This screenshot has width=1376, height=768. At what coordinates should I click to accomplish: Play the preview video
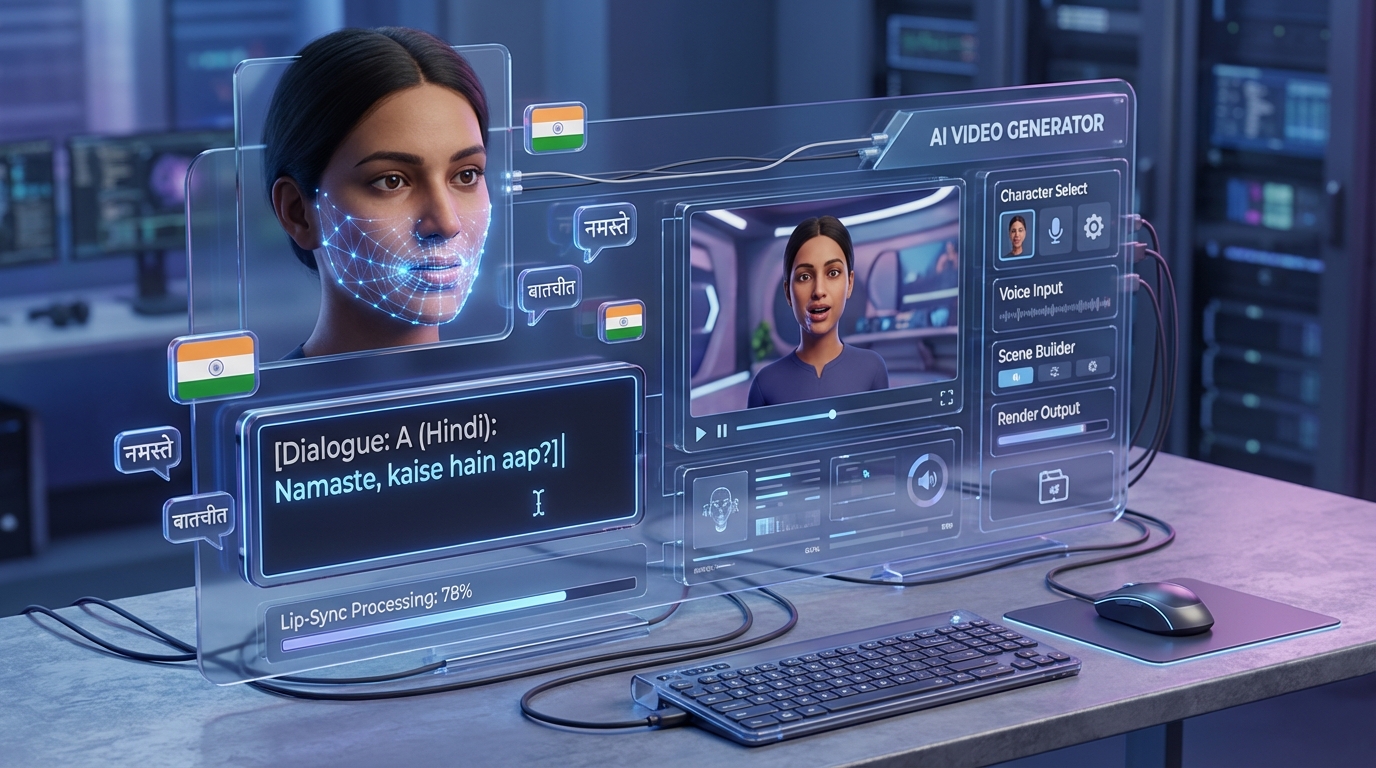point(701,433)
